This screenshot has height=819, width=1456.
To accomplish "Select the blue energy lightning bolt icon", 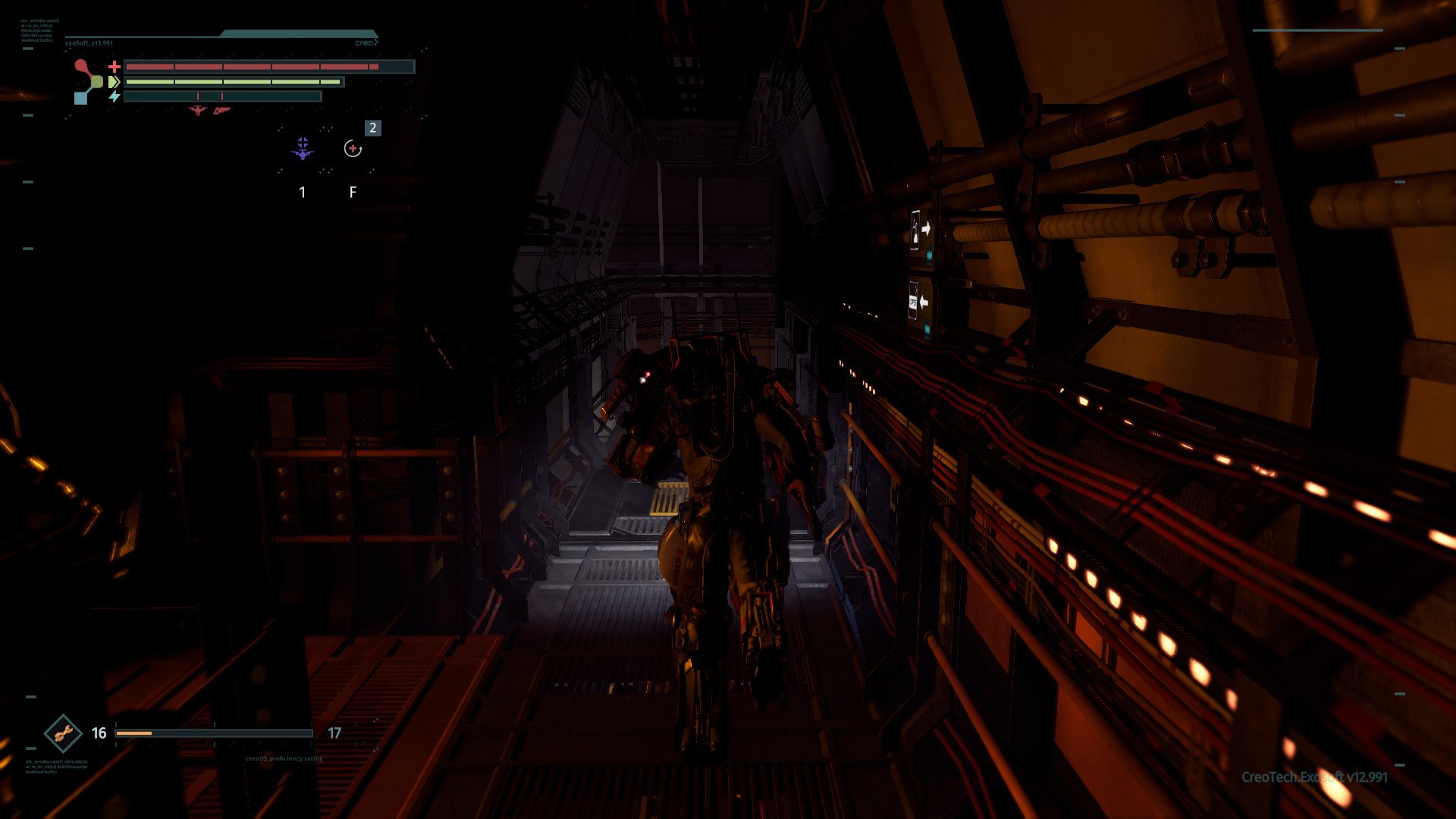I will click(115, 96).
